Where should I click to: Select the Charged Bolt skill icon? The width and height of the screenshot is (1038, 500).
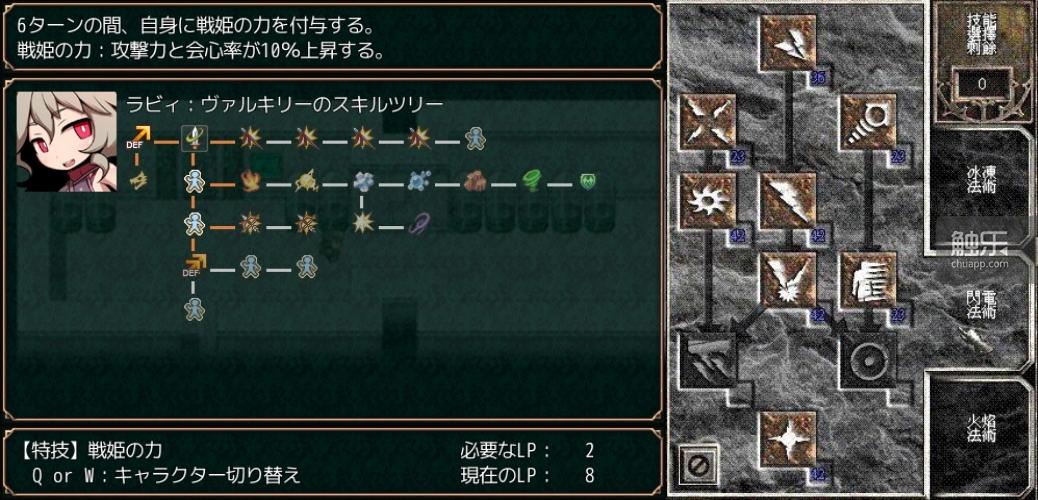pos(788,42)
